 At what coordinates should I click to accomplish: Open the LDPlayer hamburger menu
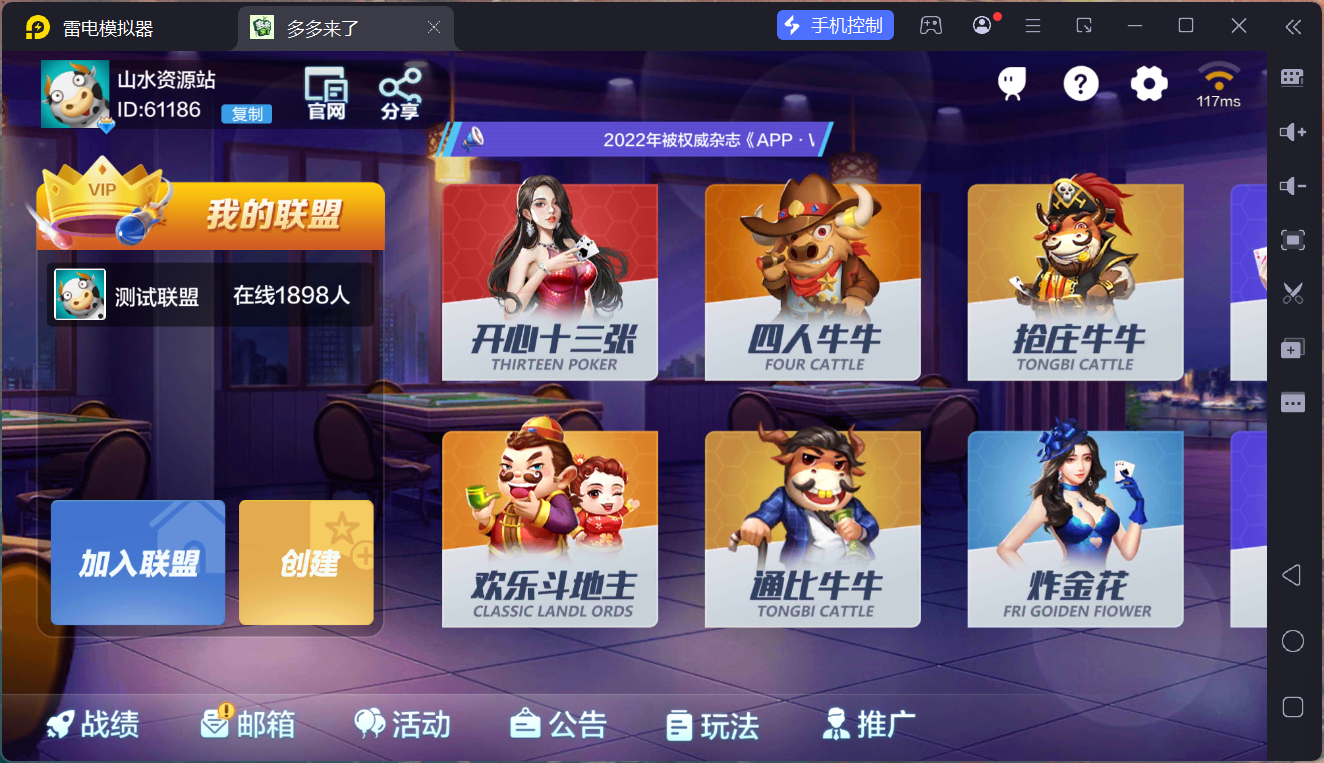[1033, 24]
